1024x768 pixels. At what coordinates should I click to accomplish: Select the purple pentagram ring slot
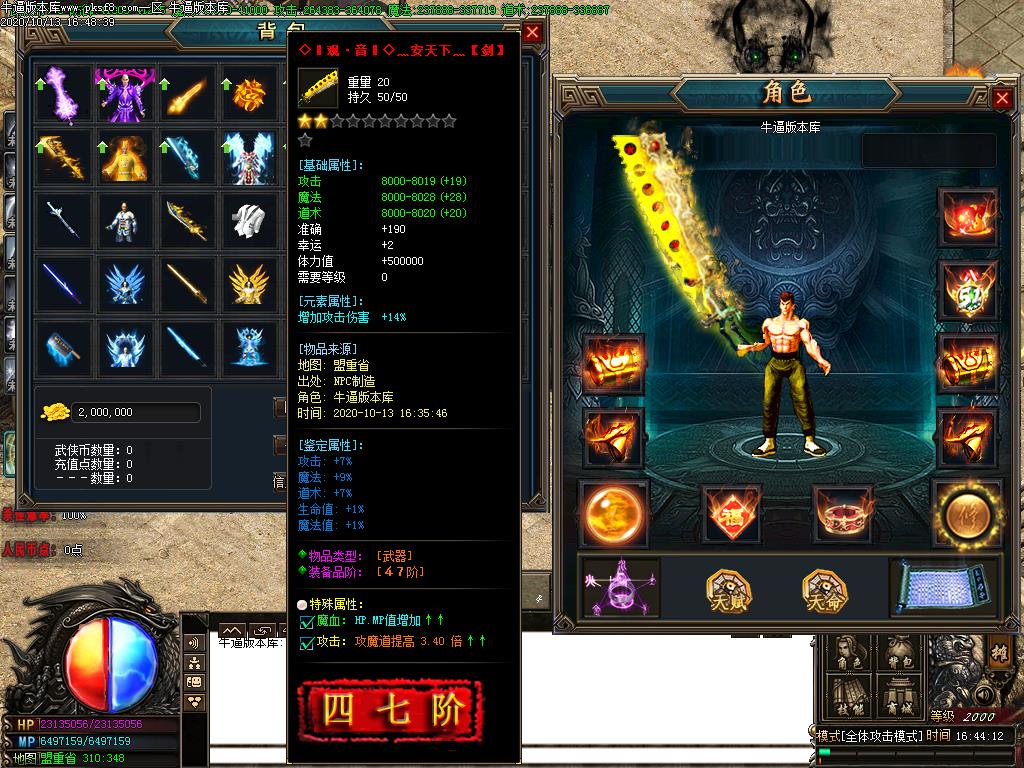(x=621, y=588)
